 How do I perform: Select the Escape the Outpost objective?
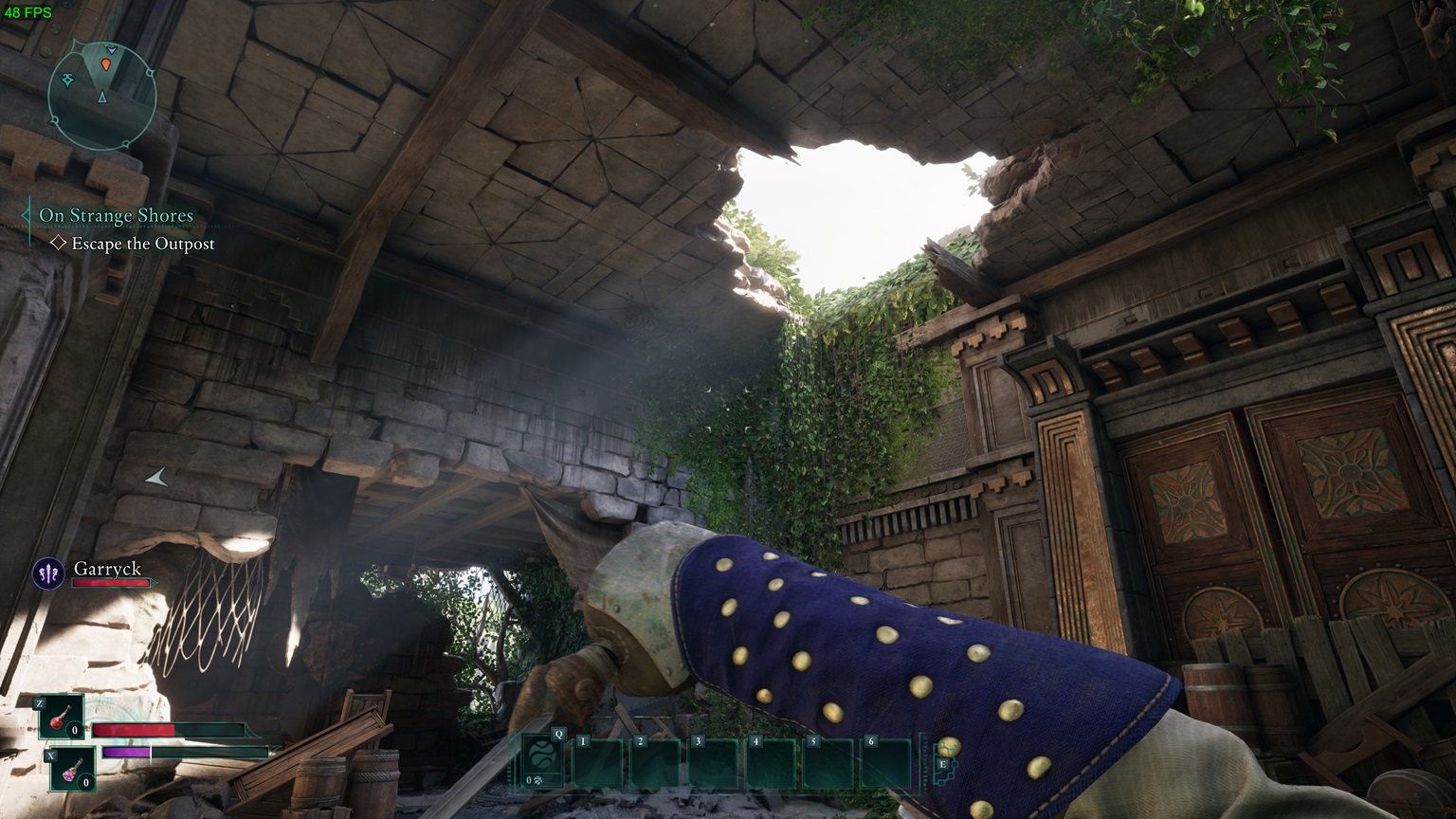pos(142,244)
